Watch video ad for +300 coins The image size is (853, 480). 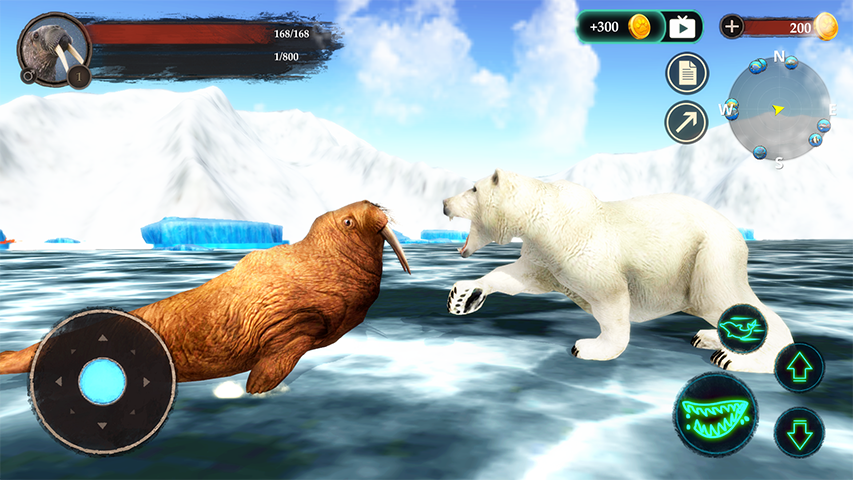click(682, 27)
